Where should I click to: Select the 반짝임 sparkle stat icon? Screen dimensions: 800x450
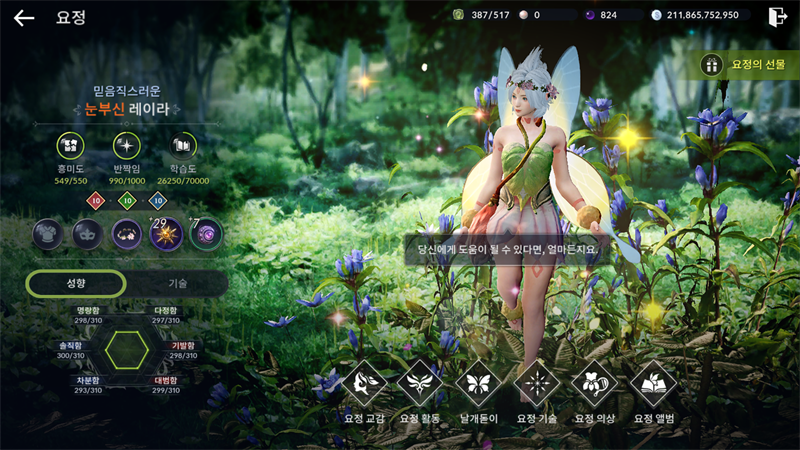point(127,146)
